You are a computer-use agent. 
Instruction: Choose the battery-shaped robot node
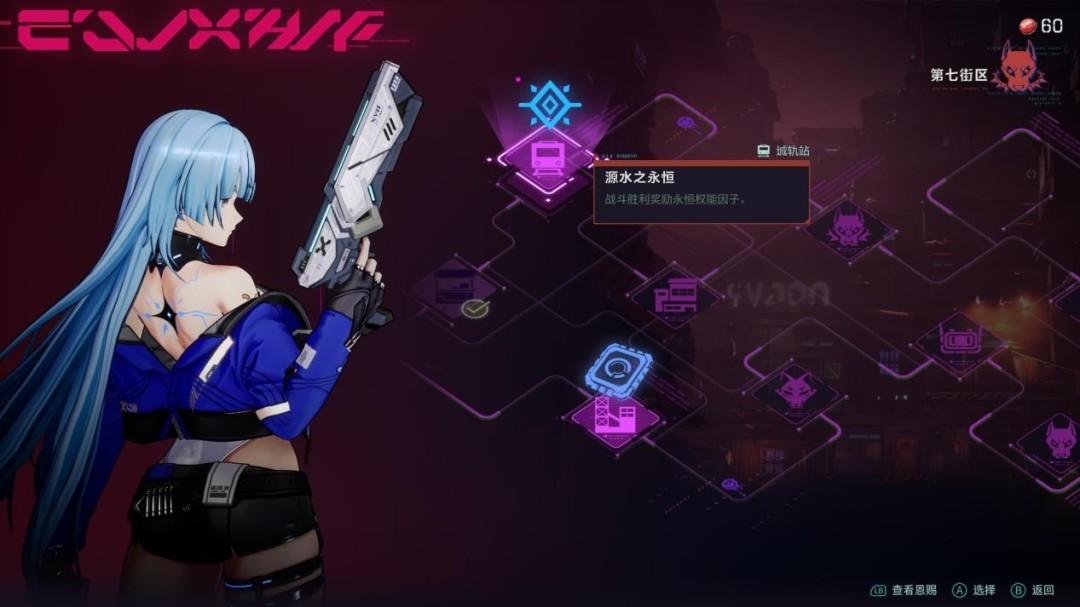tap(960, 340)
